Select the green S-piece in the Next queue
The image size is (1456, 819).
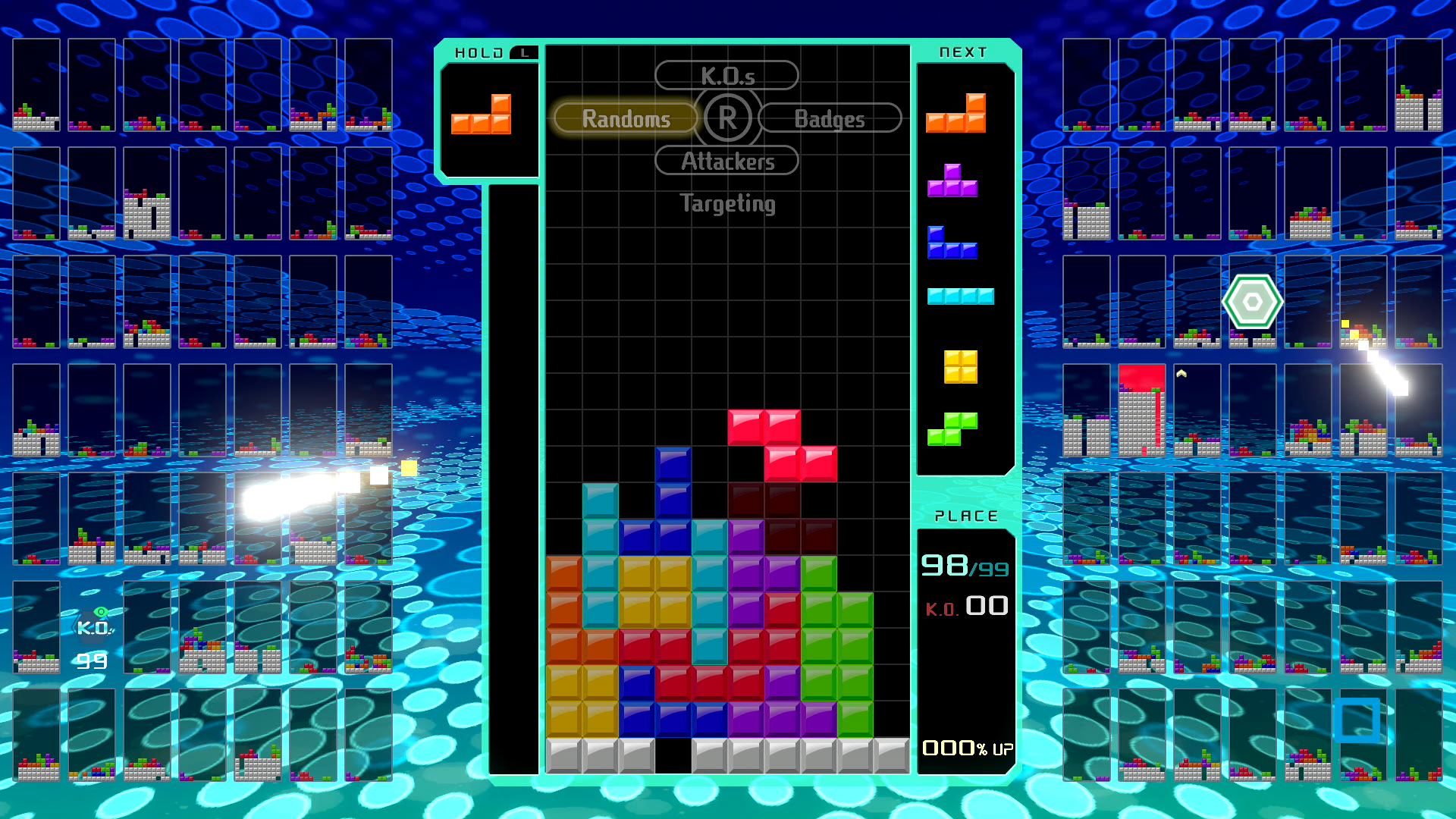pyautogui.click(x=955, y=426)
